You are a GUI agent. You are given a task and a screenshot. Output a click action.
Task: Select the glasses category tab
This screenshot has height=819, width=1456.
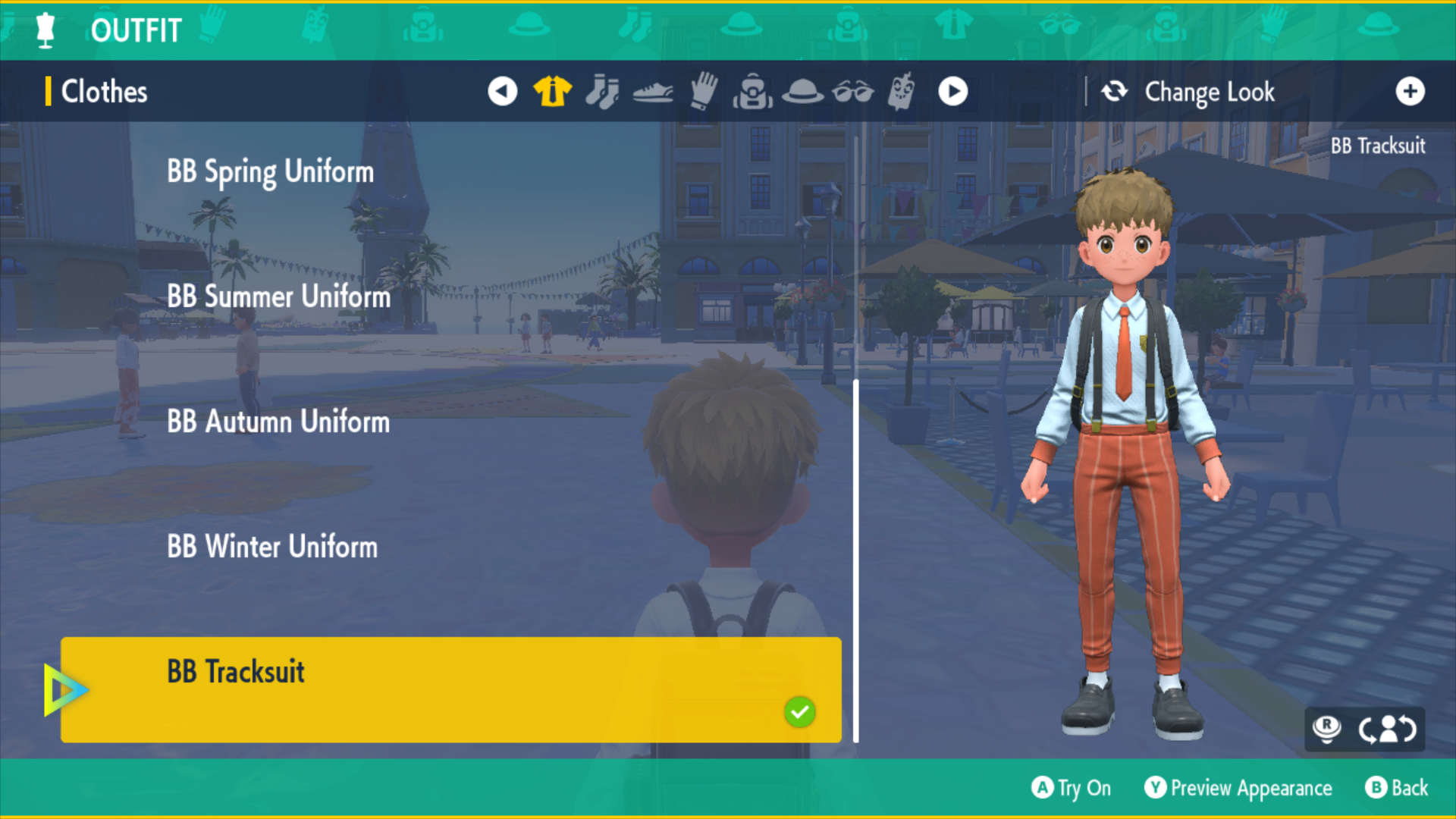(x=852, y=93)
